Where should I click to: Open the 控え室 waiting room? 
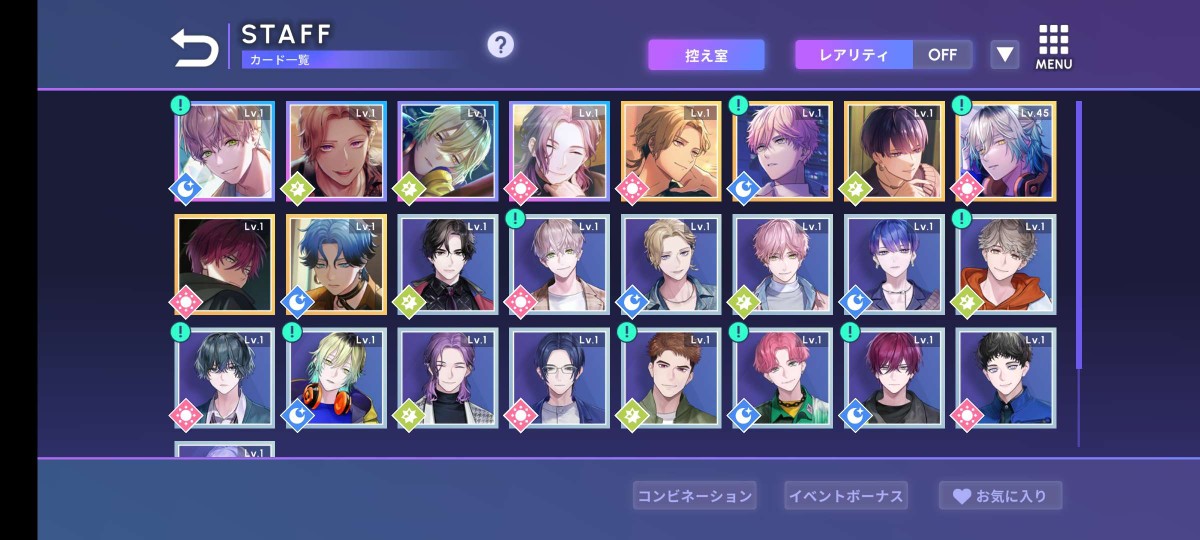pyautogui.click(x=706, y=55)
